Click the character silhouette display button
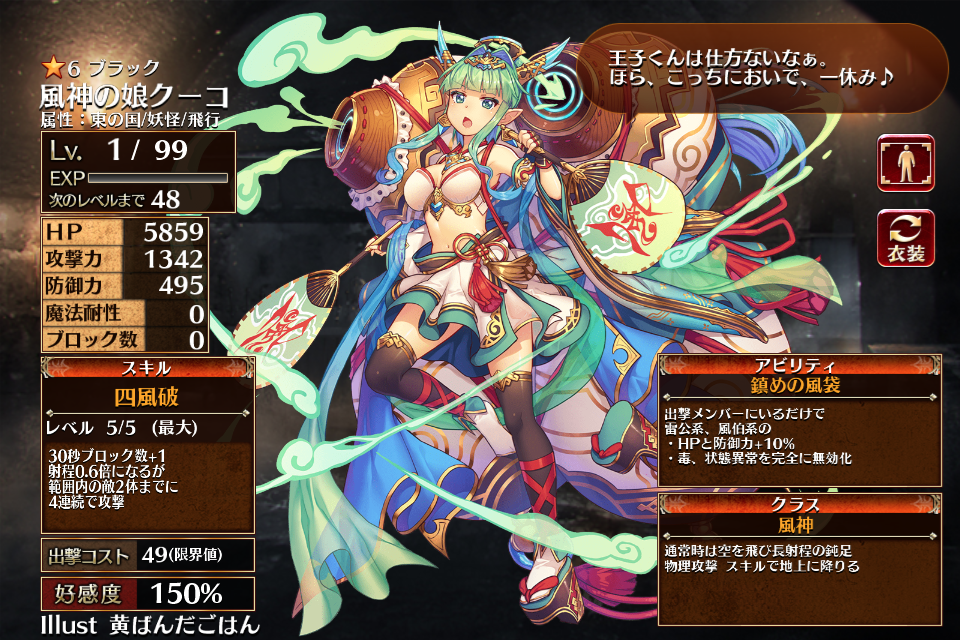Screen dimensions: 960x640 coord(907,164)
